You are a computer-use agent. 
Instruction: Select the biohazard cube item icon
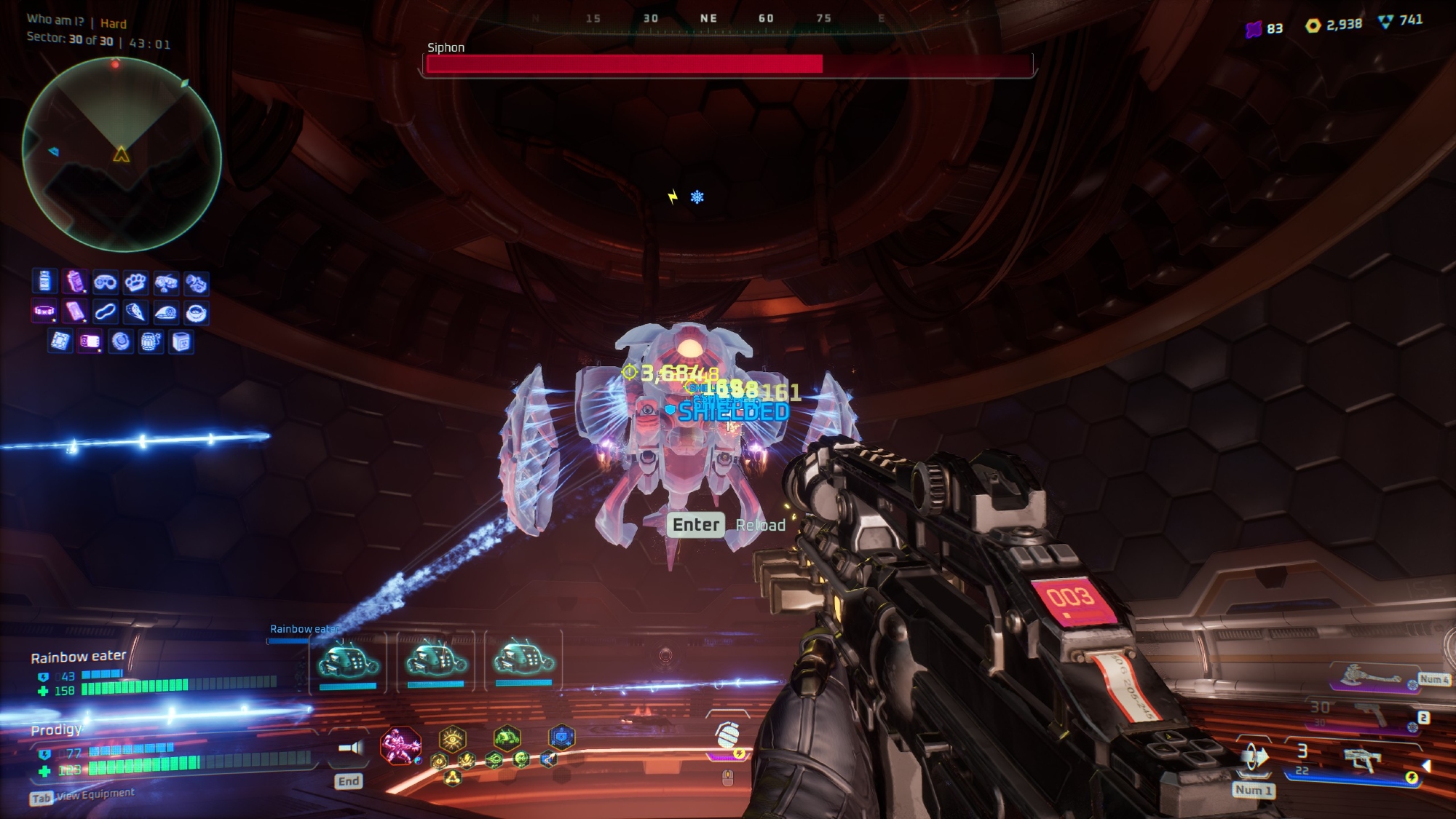[x=181, y=341]
